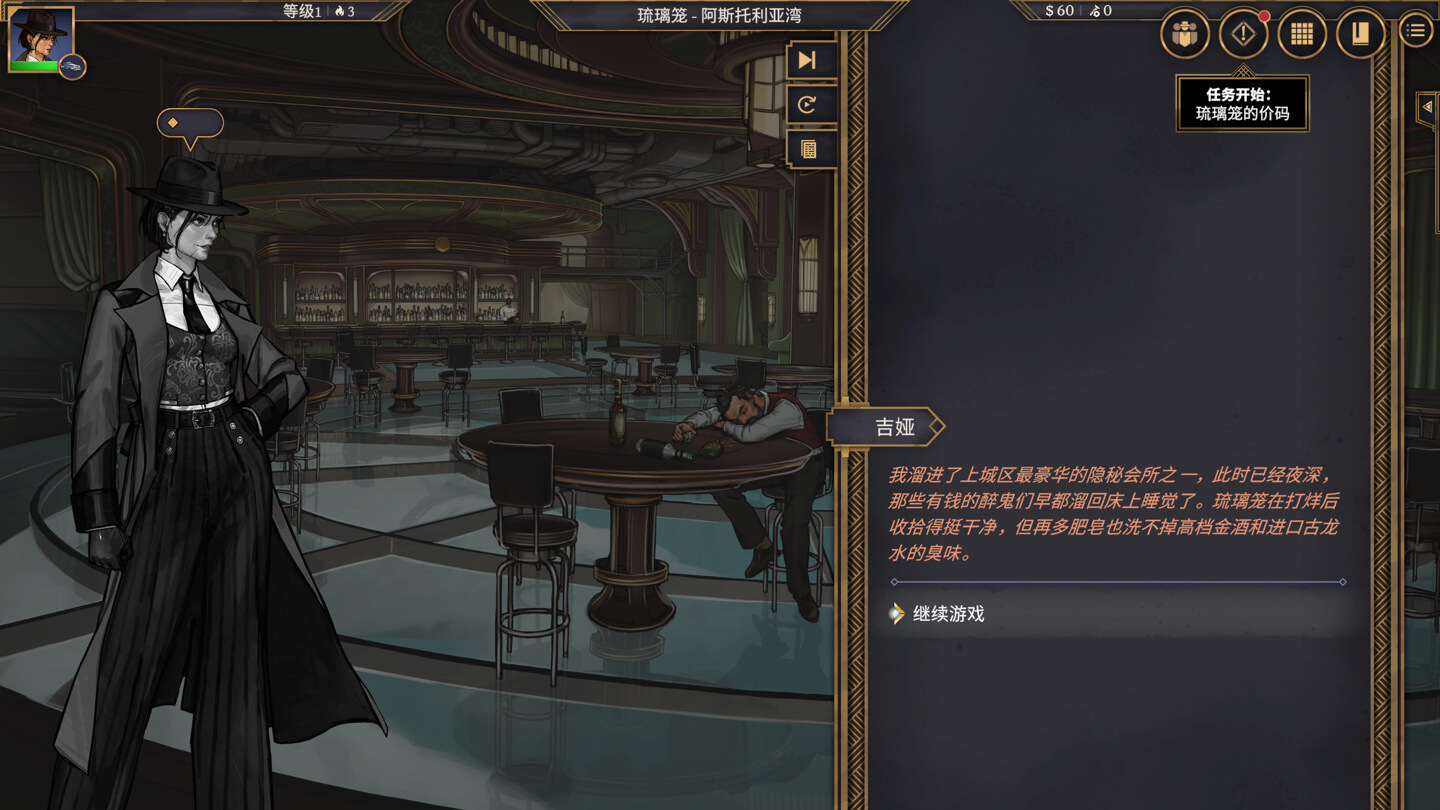Image resolution: width=1440 pixels, height=810 pixels.
Task: Click the skip dialogue fast-forward icon
Action: click(x=811, y=61)
